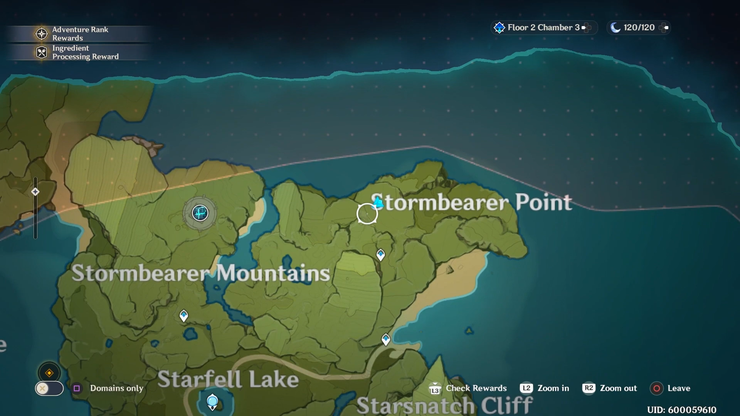Click the map zoom slider handle
Image resolution: width=740 pixels, height=416 pixels.
pos(35,191)
